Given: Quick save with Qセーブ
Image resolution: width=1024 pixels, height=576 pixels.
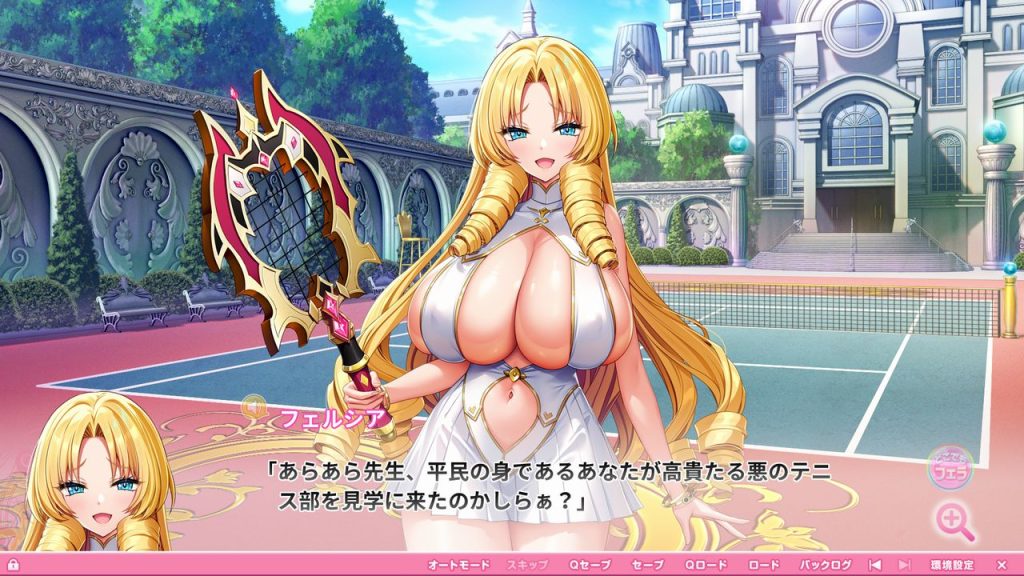Looking at the screenshot, I should click(x=590, y=565).
